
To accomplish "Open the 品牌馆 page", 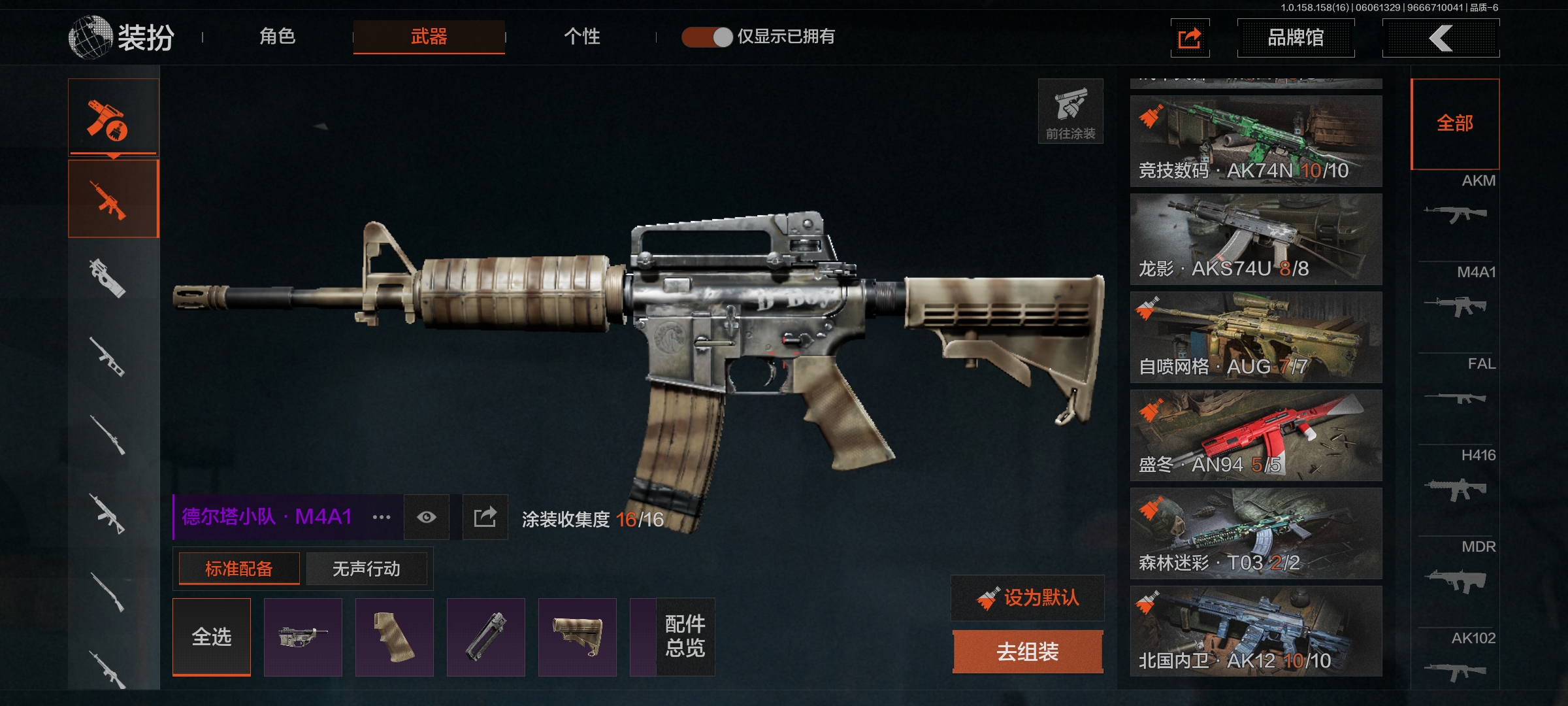I will click(1296, 38).
